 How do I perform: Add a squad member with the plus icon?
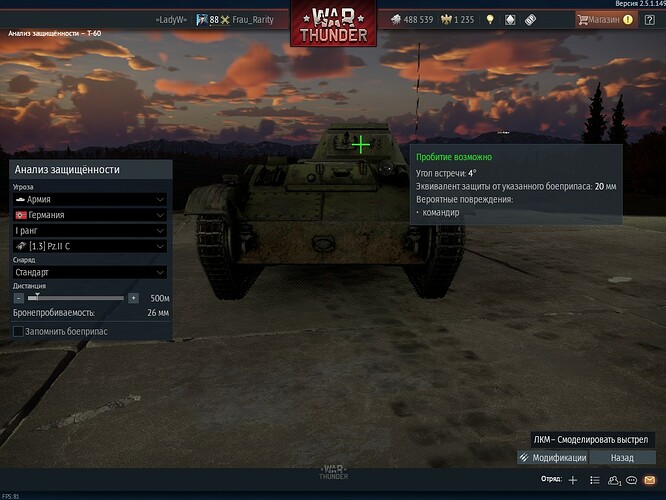pos(572,480)
